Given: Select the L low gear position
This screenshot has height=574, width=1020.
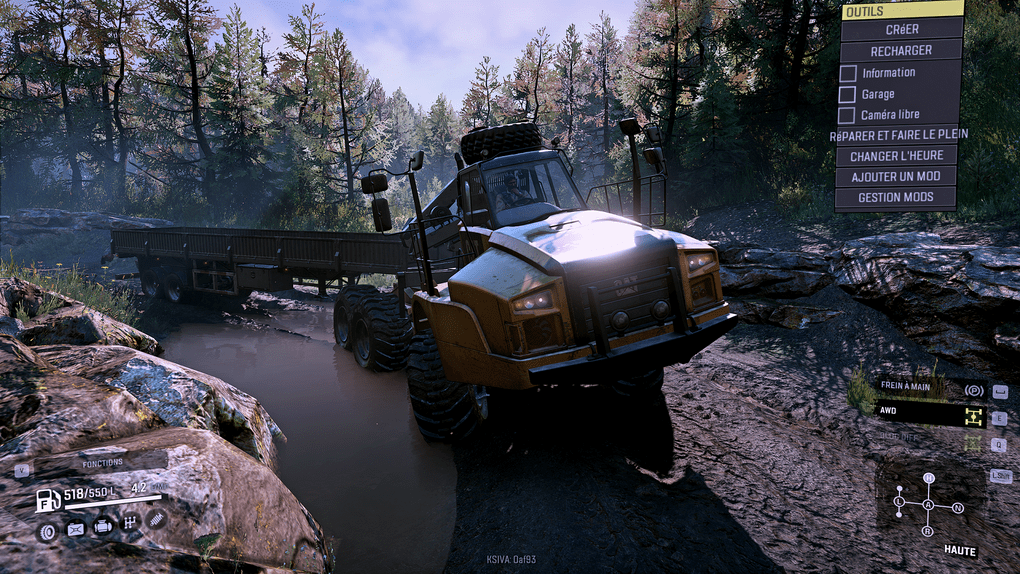Looking at the screenshot, I should (x=899, y=500).
